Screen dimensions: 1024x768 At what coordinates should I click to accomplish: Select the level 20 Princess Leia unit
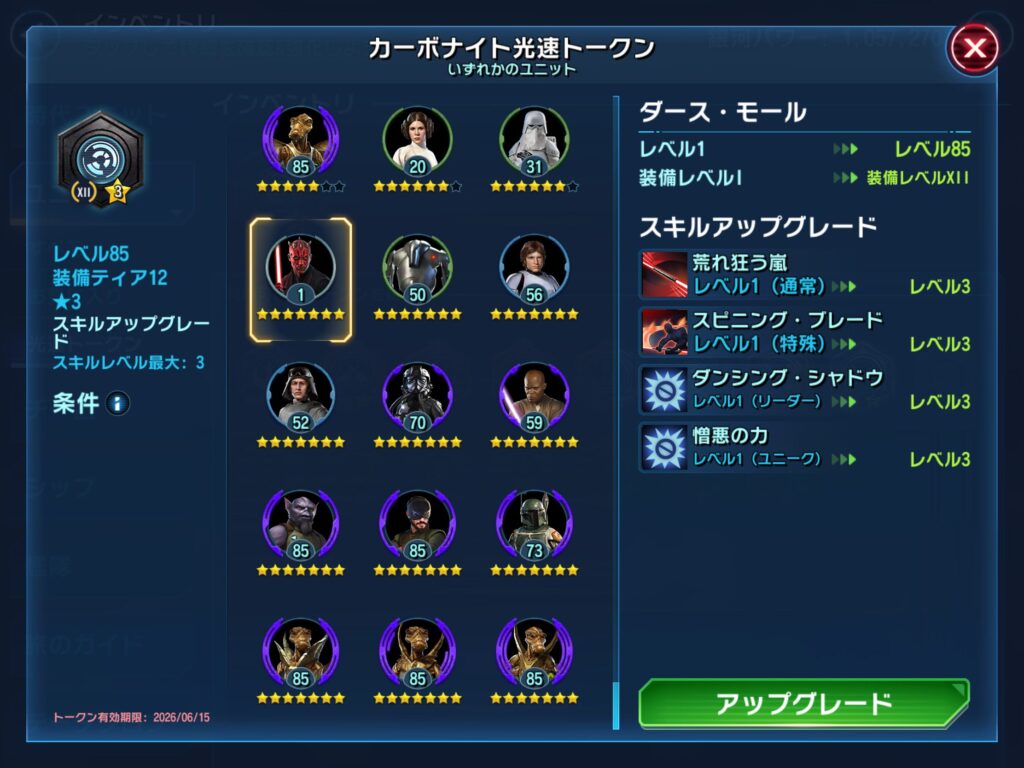coord(417,142)
